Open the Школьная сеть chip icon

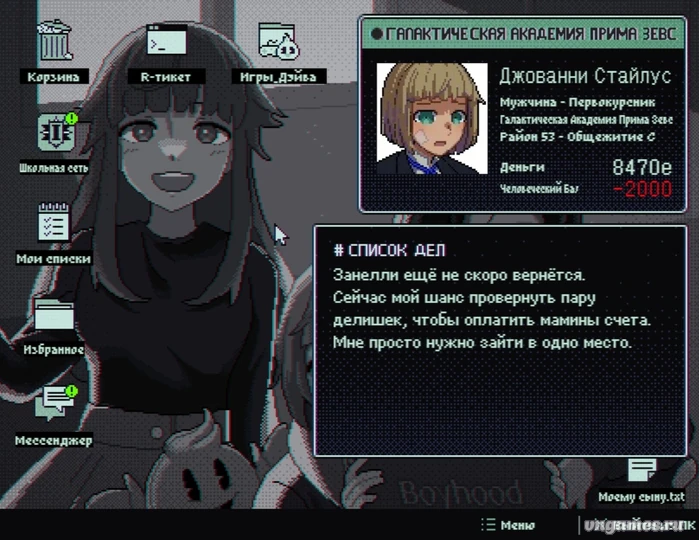tap(52, 133)
